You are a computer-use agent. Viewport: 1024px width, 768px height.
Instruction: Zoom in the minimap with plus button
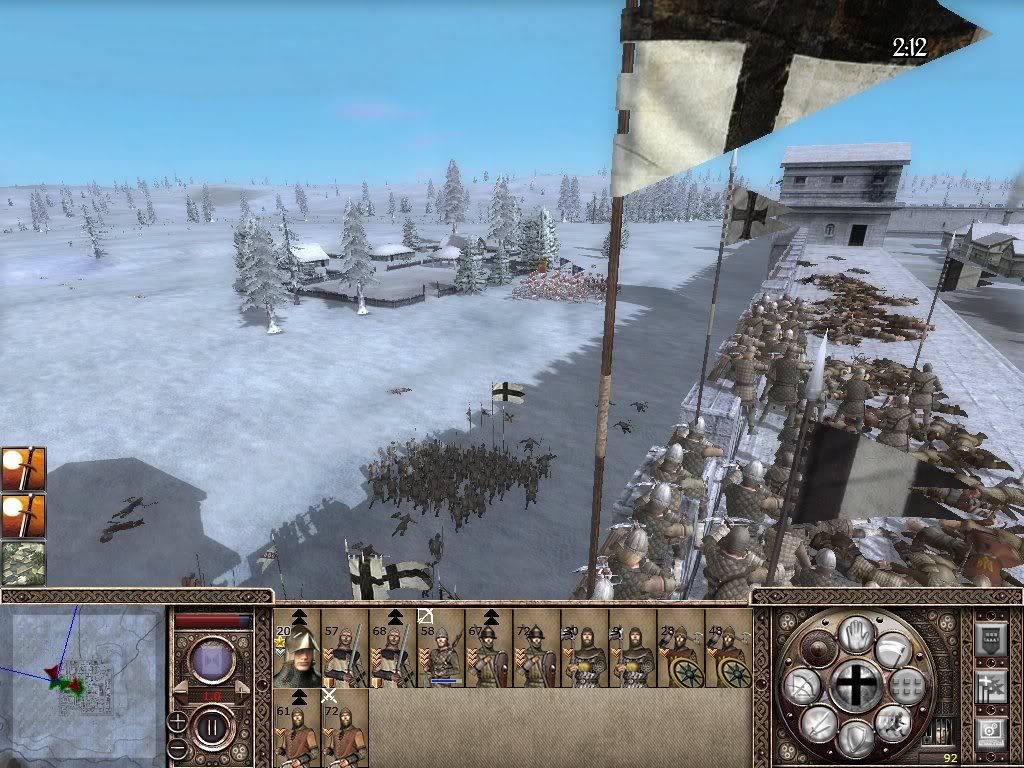(178, 722)
